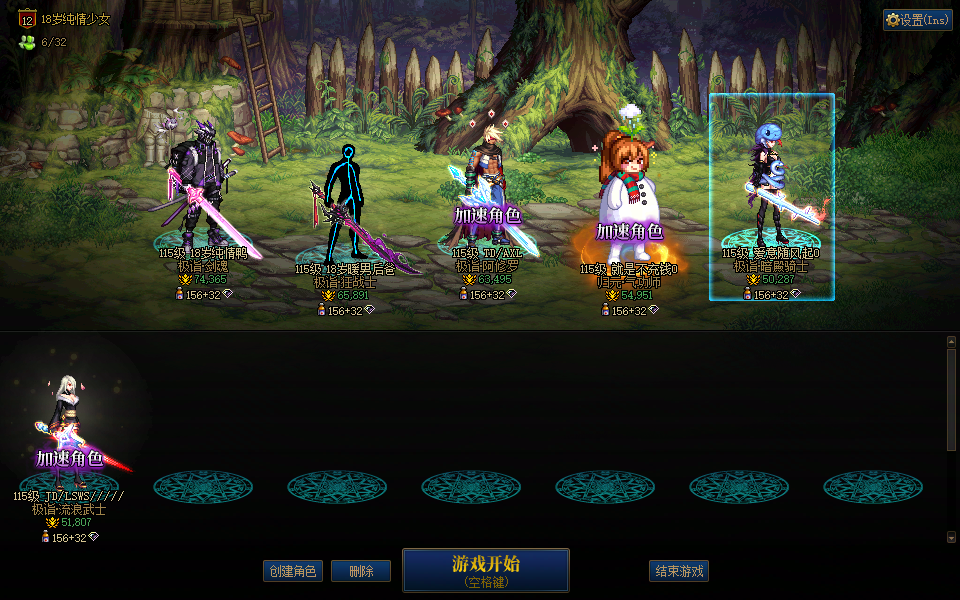Click the character list scrollbar up arrow
Image resolution: width=960 pixels, height=600 pixels.
(x=951, y=342)
